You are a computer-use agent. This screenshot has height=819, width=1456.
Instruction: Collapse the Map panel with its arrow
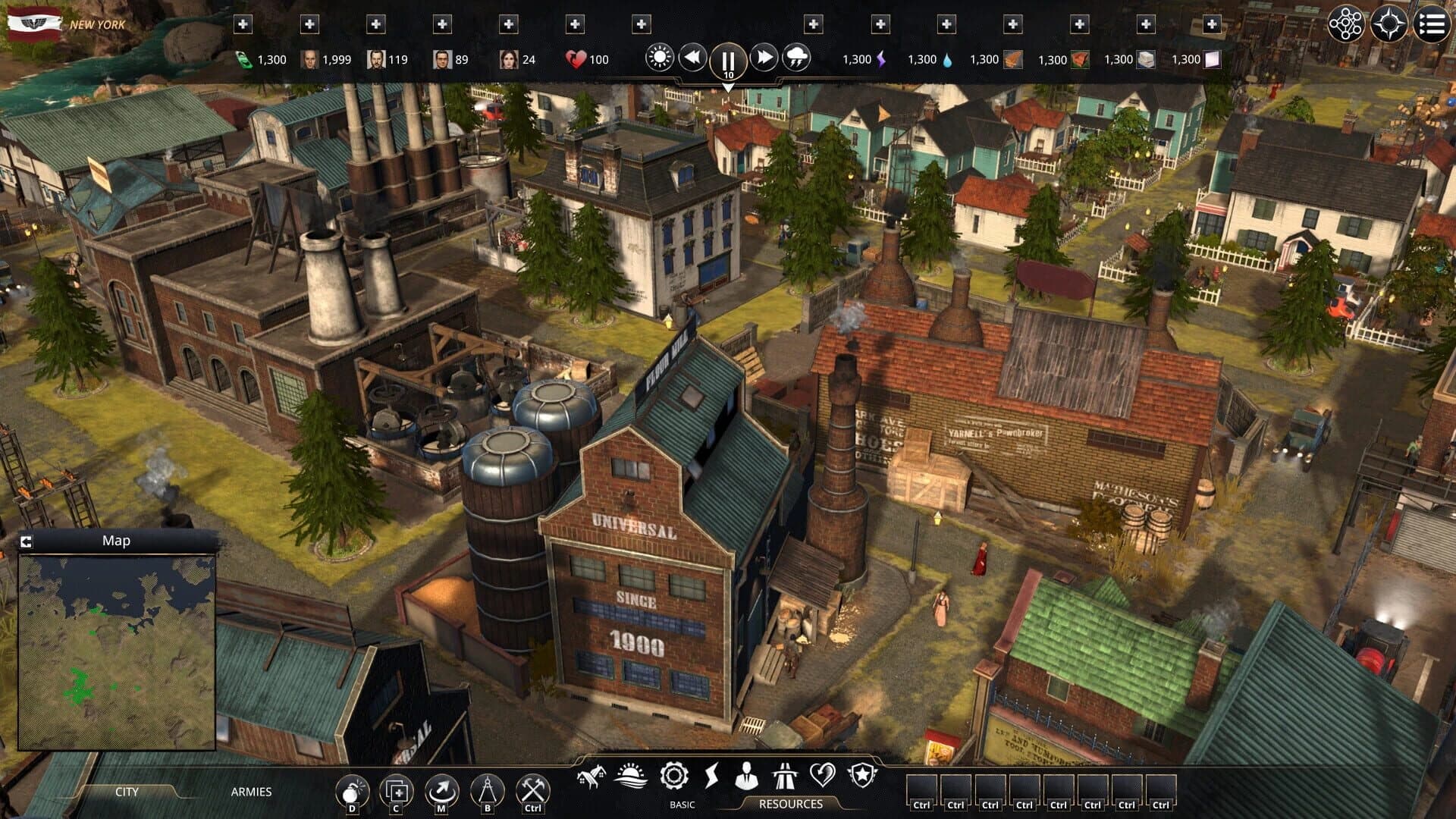coord(27,540)
